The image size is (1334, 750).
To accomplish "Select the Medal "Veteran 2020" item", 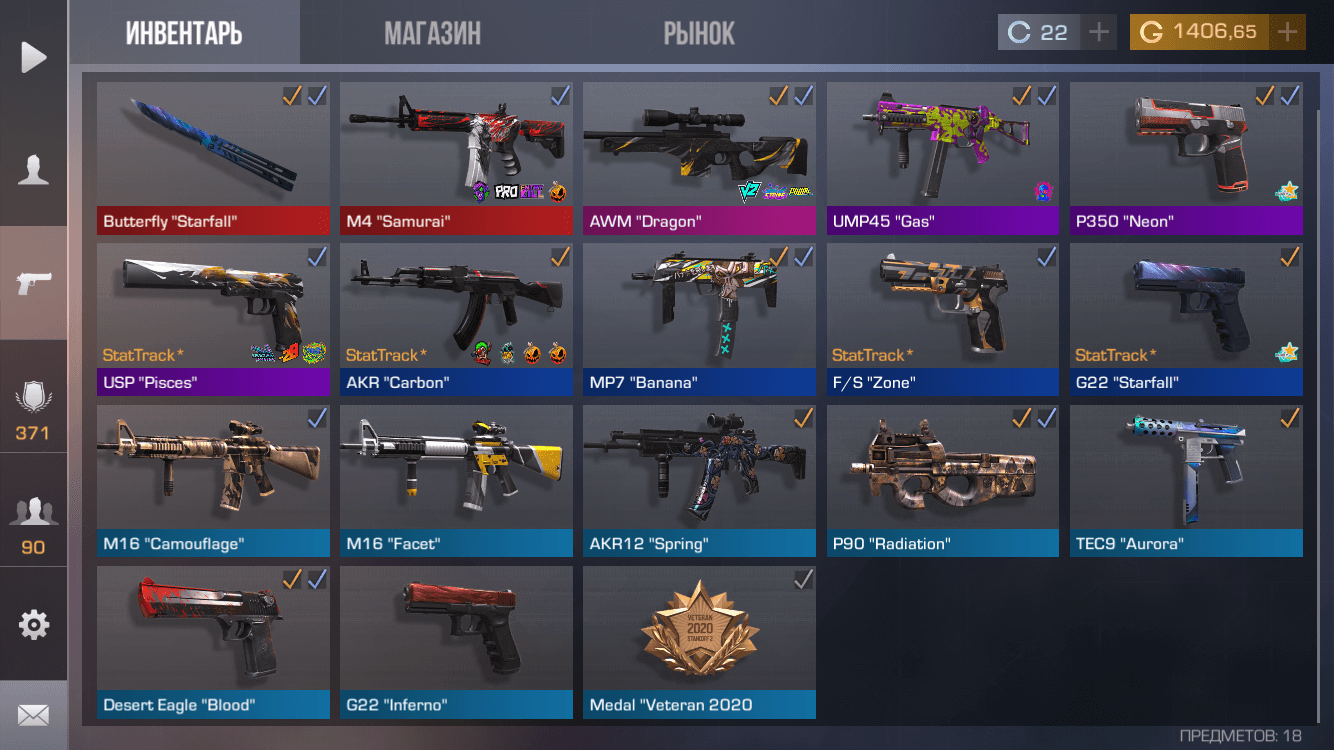I will pyautogui.click(x=699, y=642).
